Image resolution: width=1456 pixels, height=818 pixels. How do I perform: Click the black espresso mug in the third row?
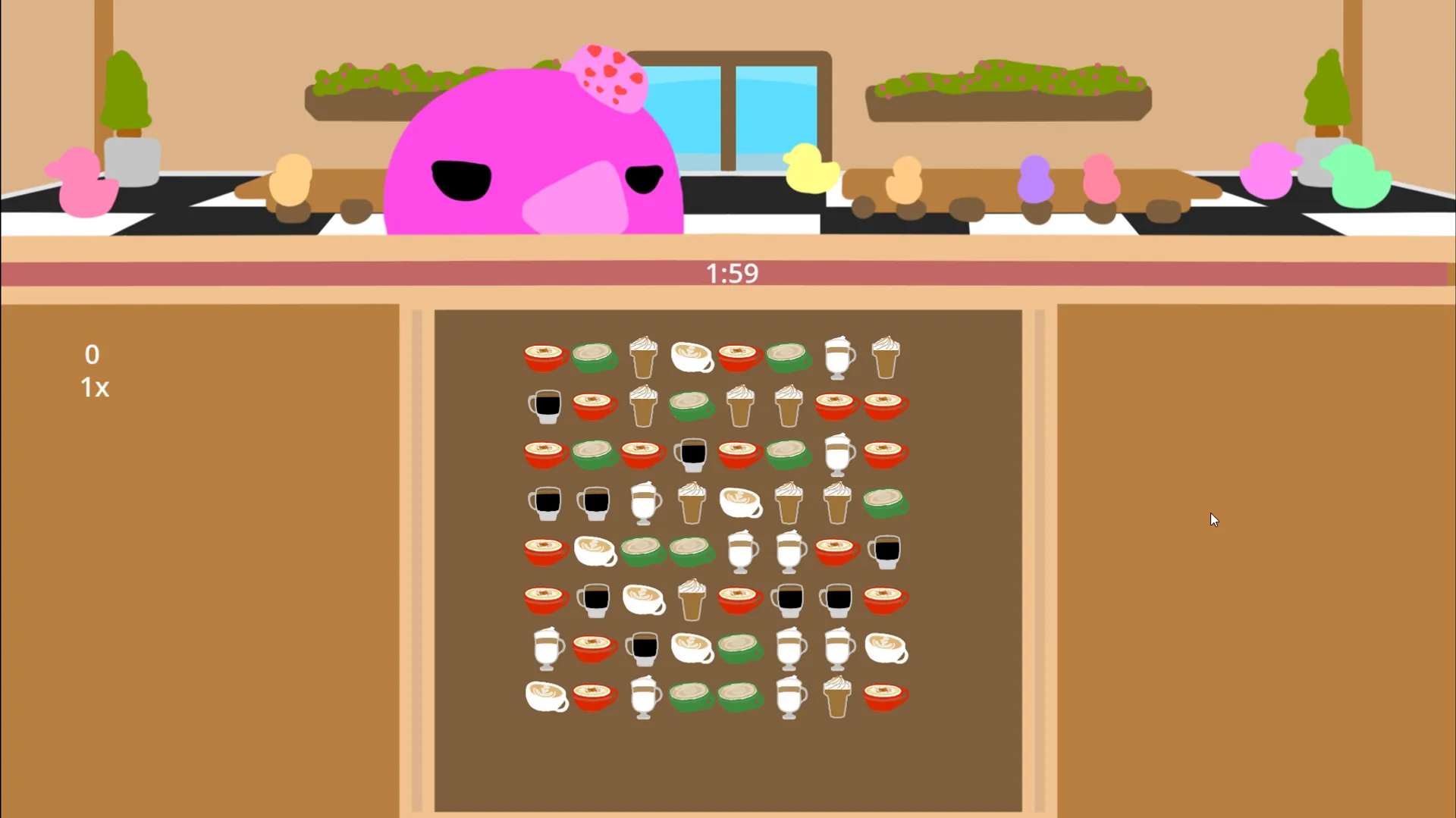[x=692, y=455]
